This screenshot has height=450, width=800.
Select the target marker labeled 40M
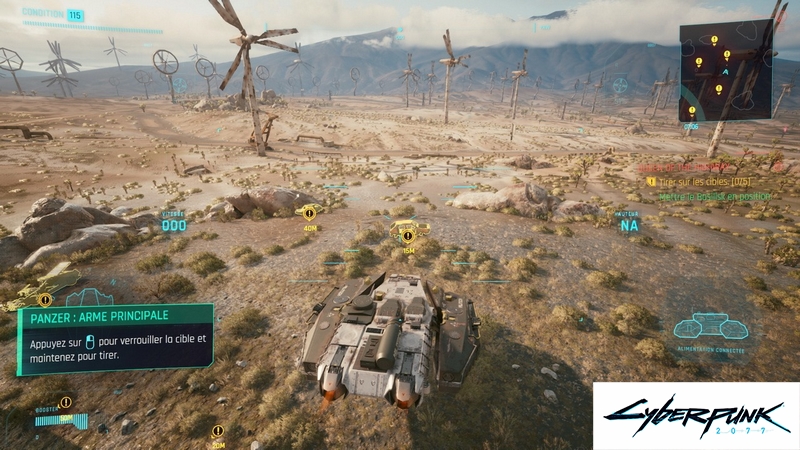pyautogui.click(x=308, y=212)
